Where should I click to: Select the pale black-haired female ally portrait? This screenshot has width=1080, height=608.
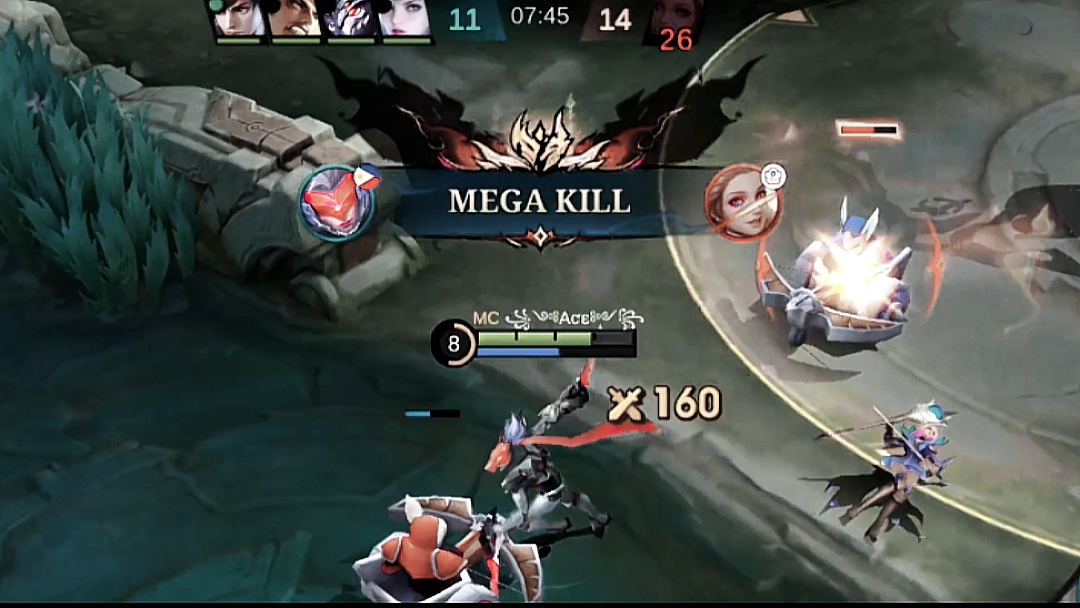[406, 18]
